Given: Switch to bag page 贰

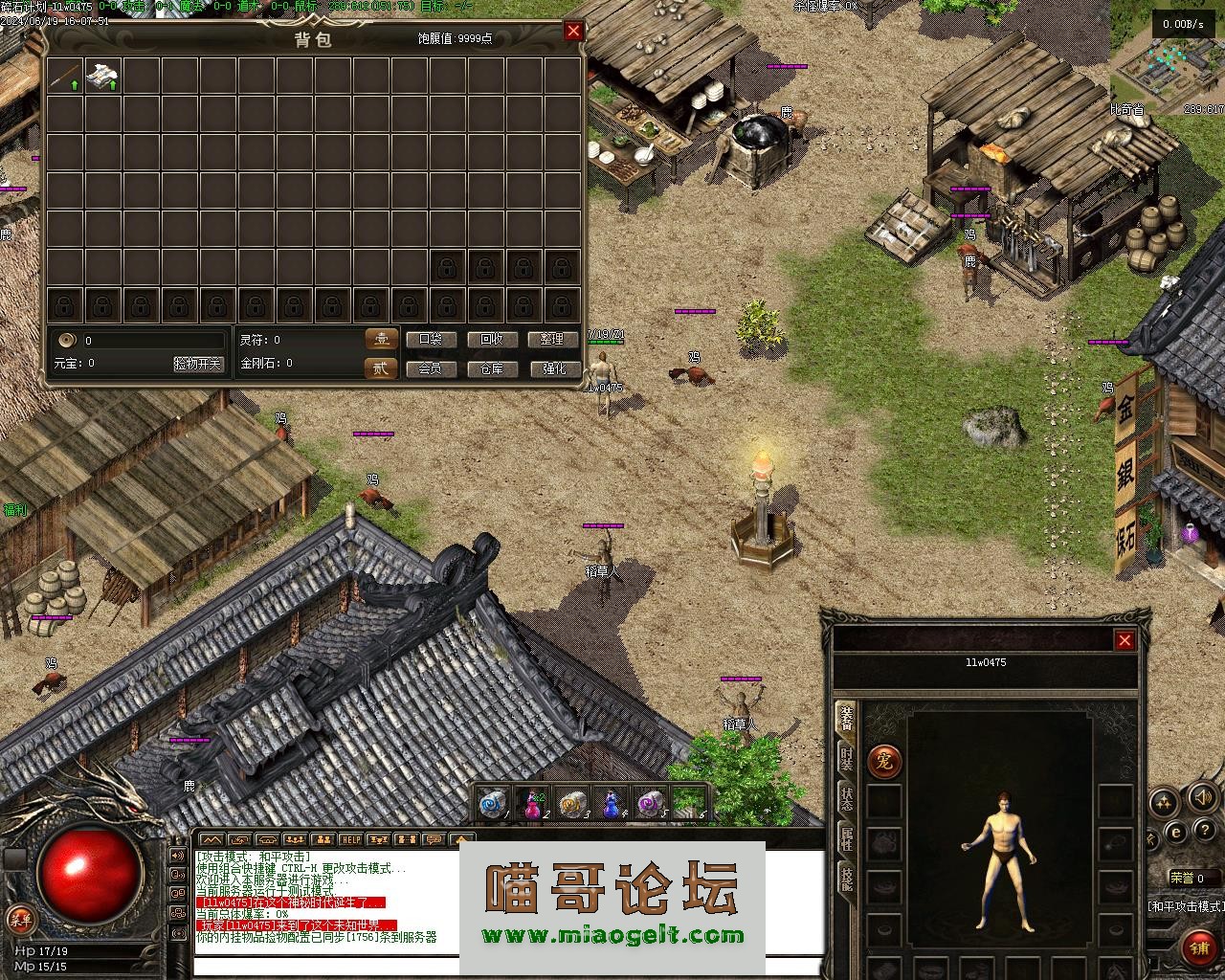Looking at the screenshot, I should point(381,368).
